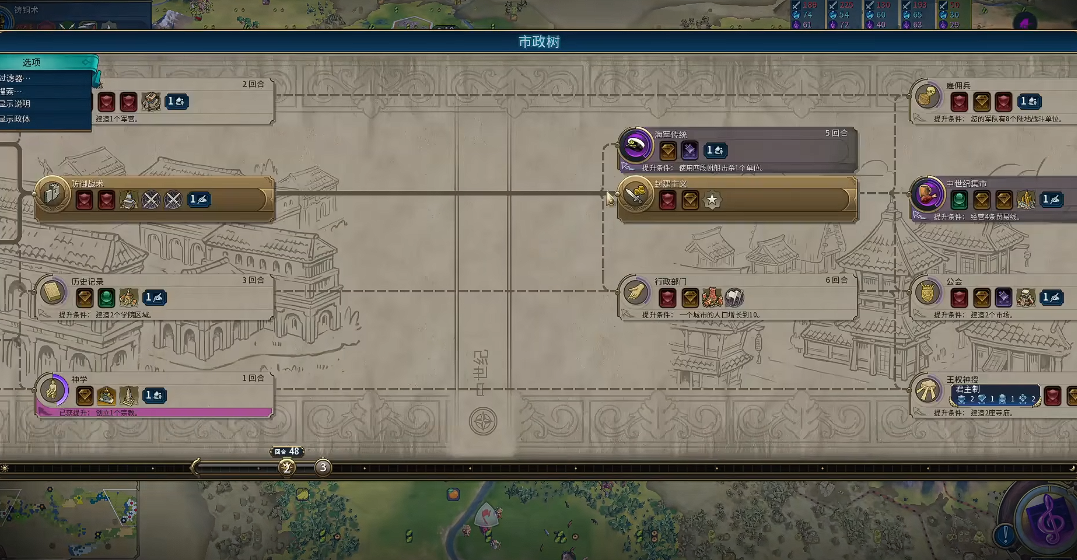Click the minimap in the corner
Viewport: 1077px width, 560px height.
68,520
